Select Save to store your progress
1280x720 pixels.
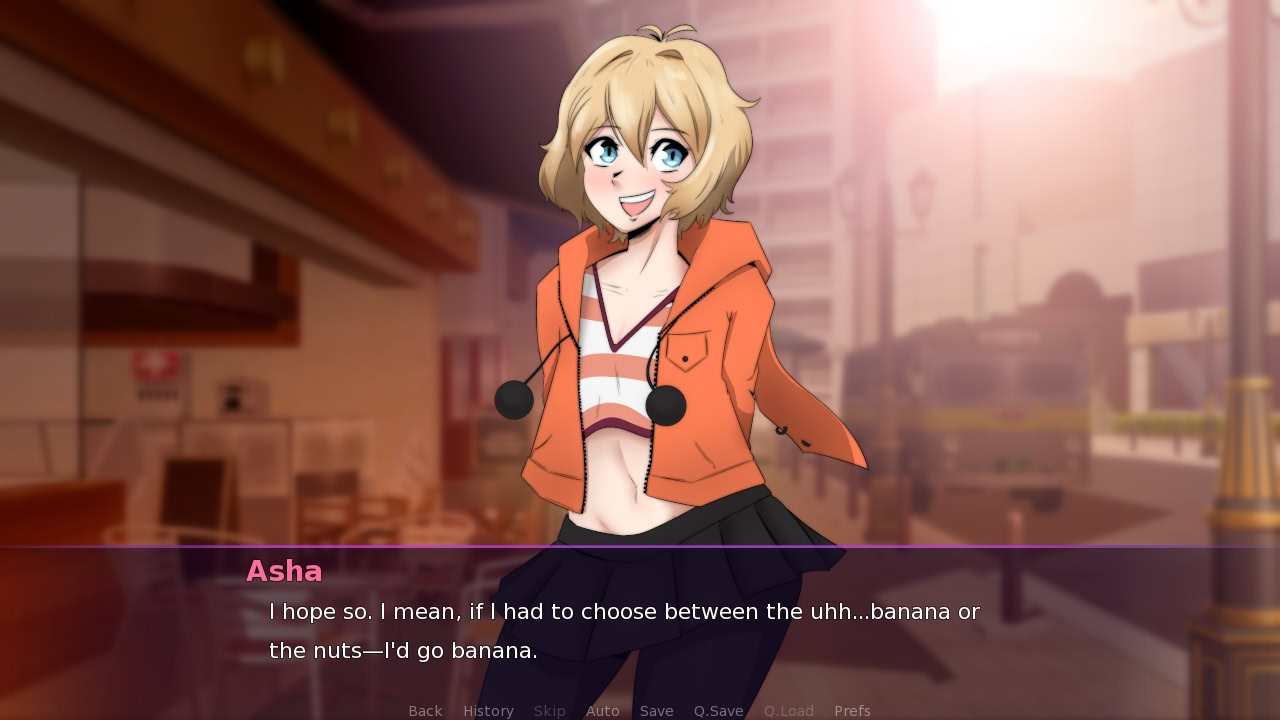pos(656,710)
